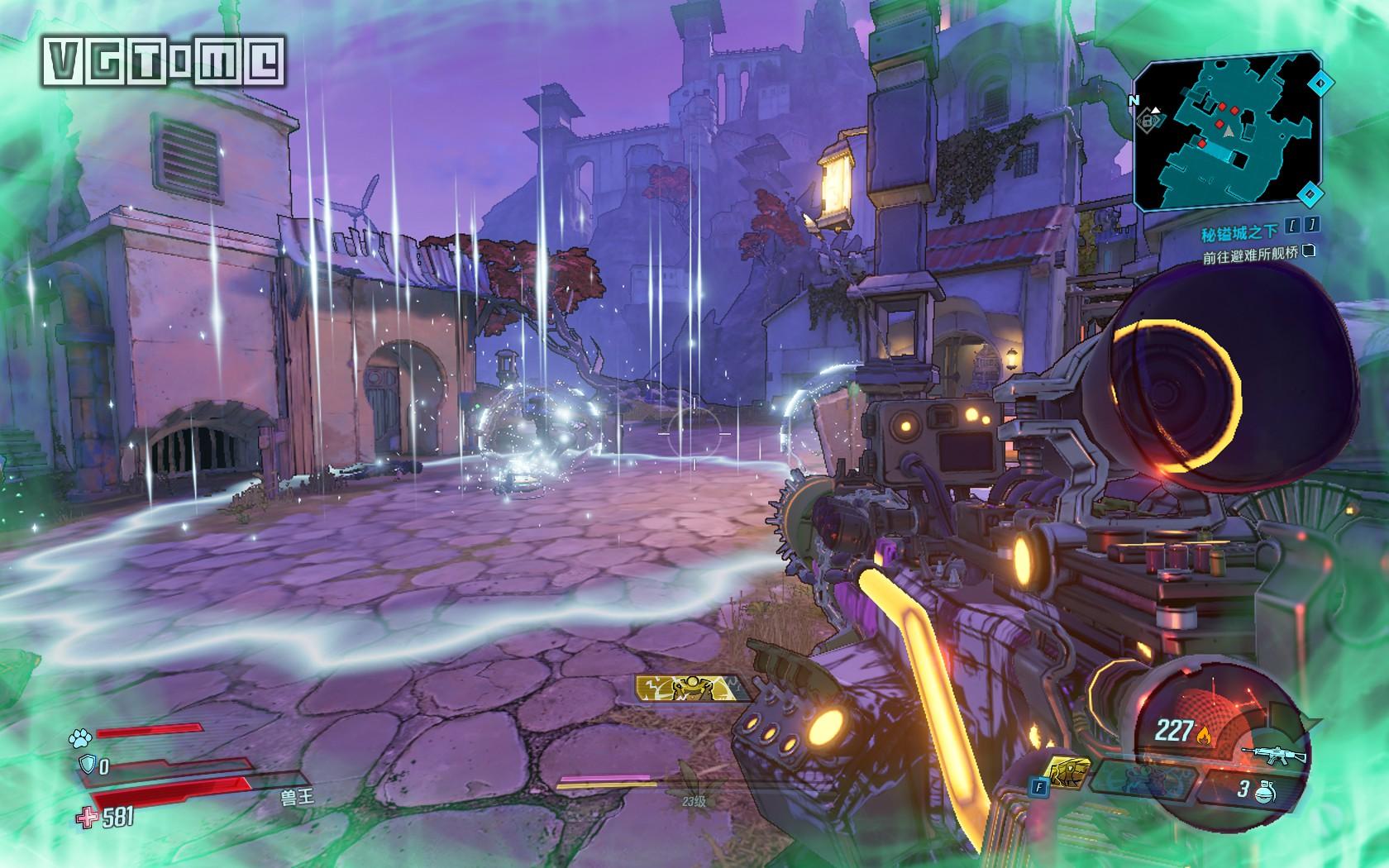The image size is (1389, 868).
Task: Click the VGtime watermark logo
Action: click(164, 61)
